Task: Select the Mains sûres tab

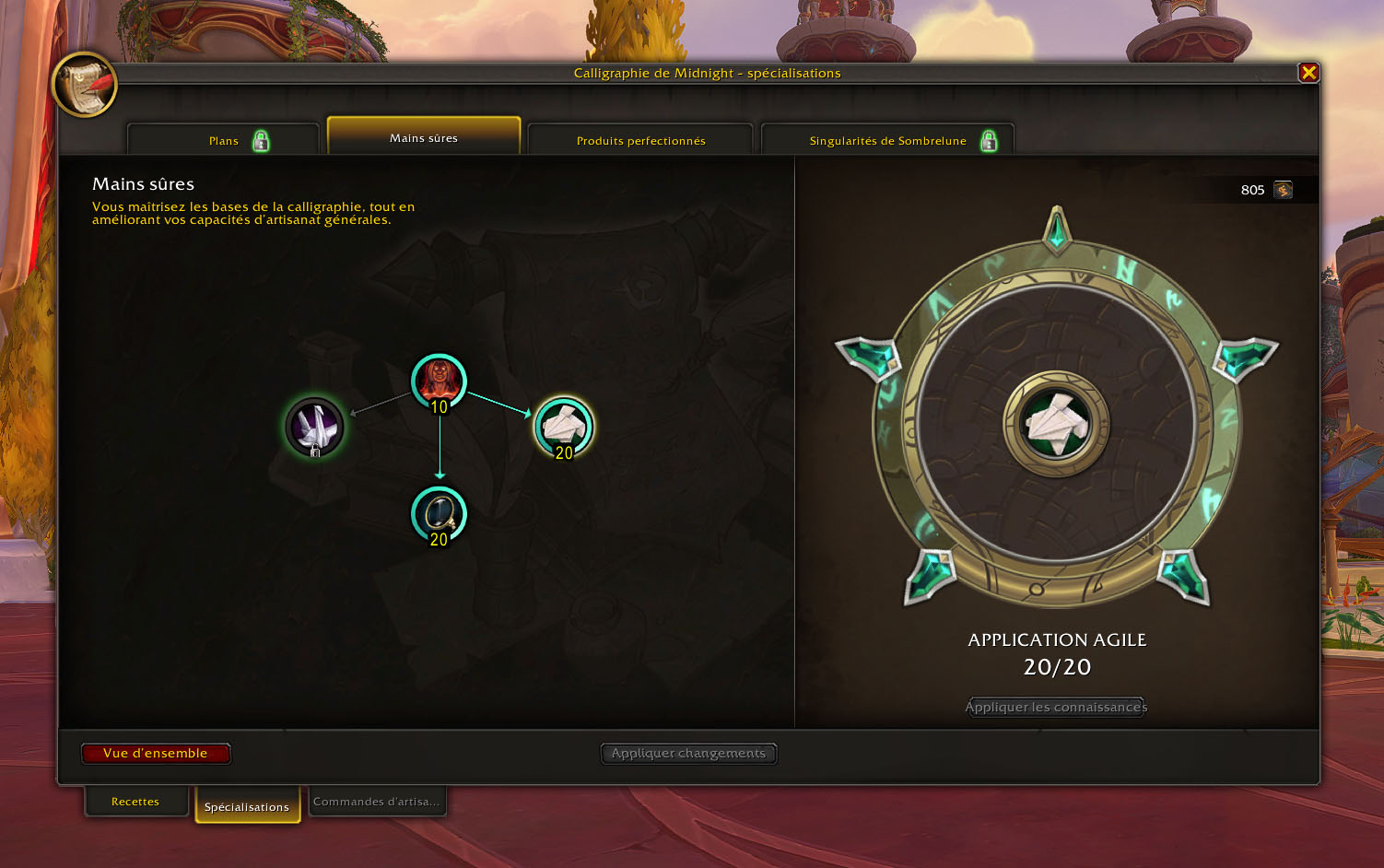Action: coord(424,138)
